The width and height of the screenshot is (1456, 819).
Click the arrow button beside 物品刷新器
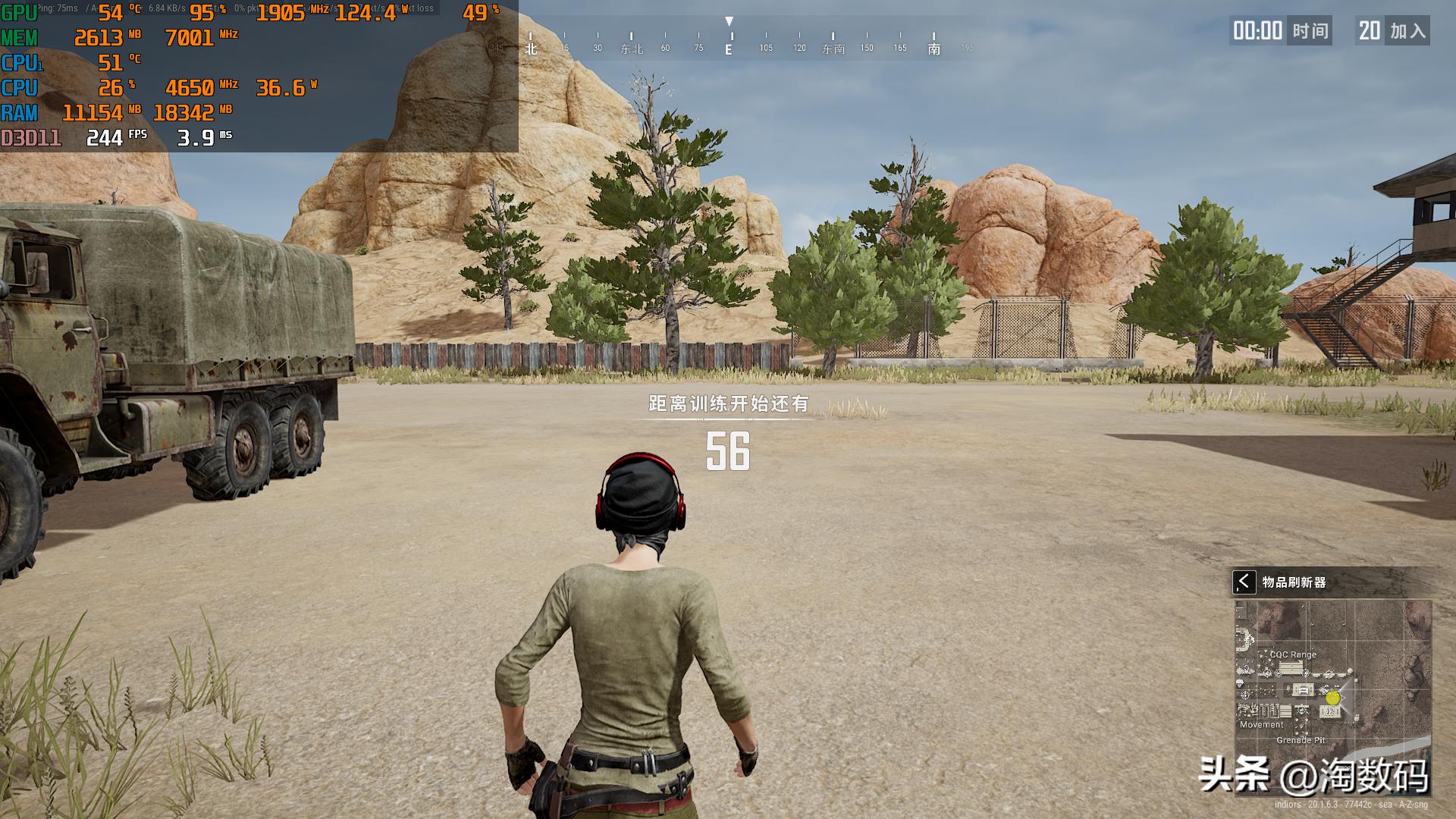[1244, 582]
